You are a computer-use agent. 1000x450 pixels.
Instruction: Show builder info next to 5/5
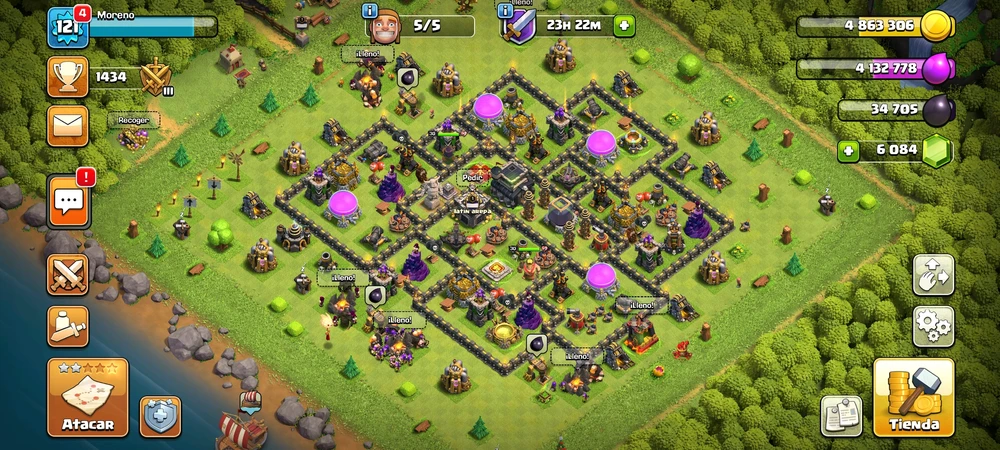pos(370,10)
